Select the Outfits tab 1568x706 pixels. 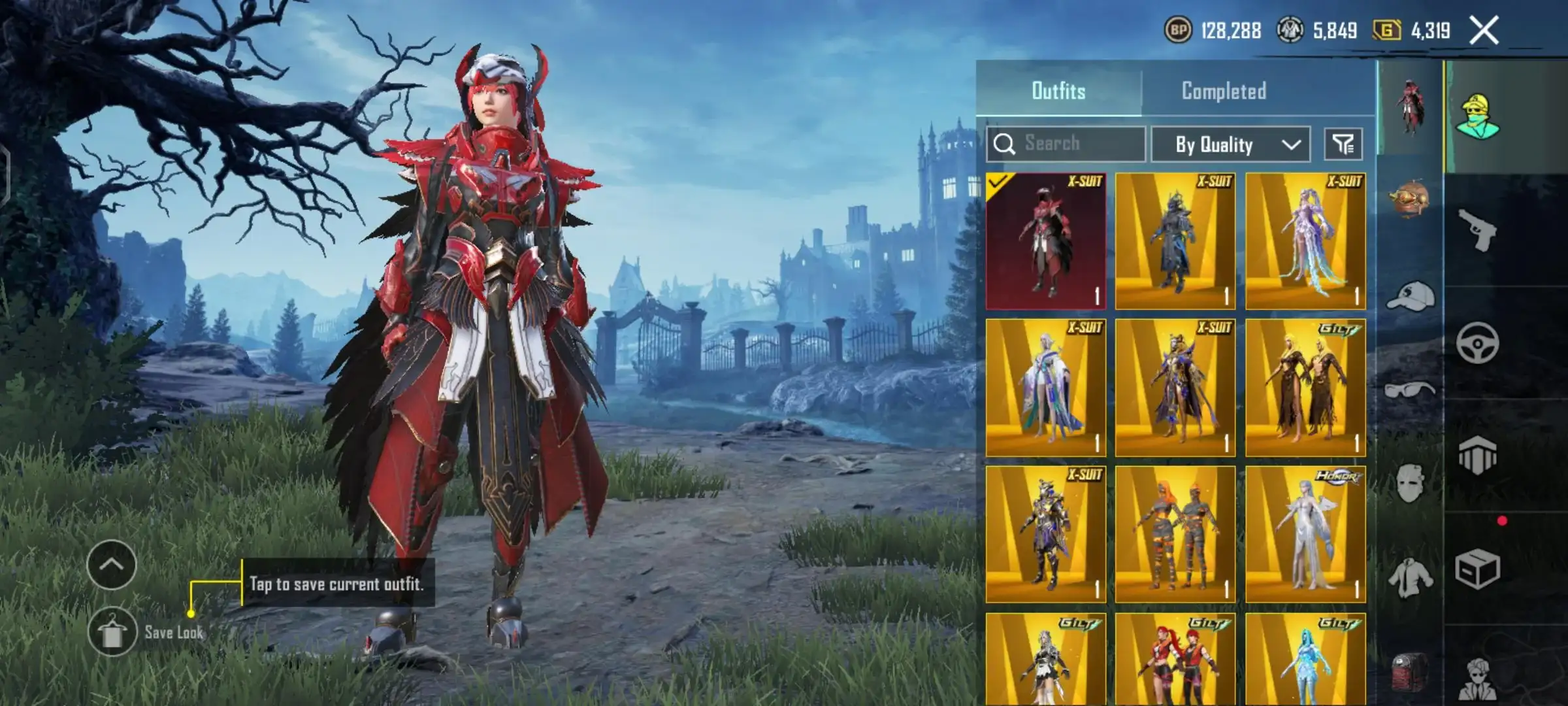[x=1058, y=91]
